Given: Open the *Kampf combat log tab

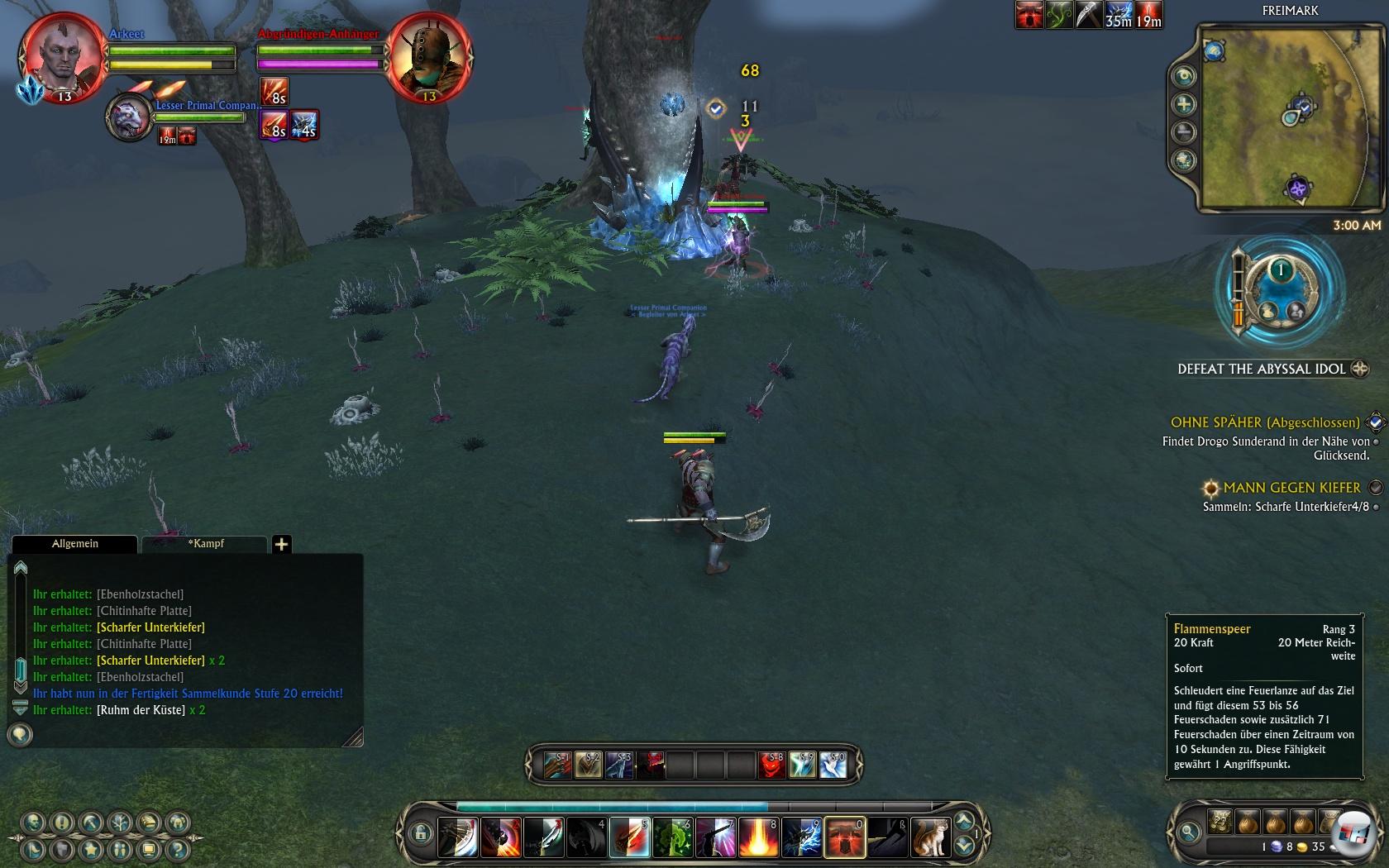Looking at the screenshot, I should click(205, 544).
